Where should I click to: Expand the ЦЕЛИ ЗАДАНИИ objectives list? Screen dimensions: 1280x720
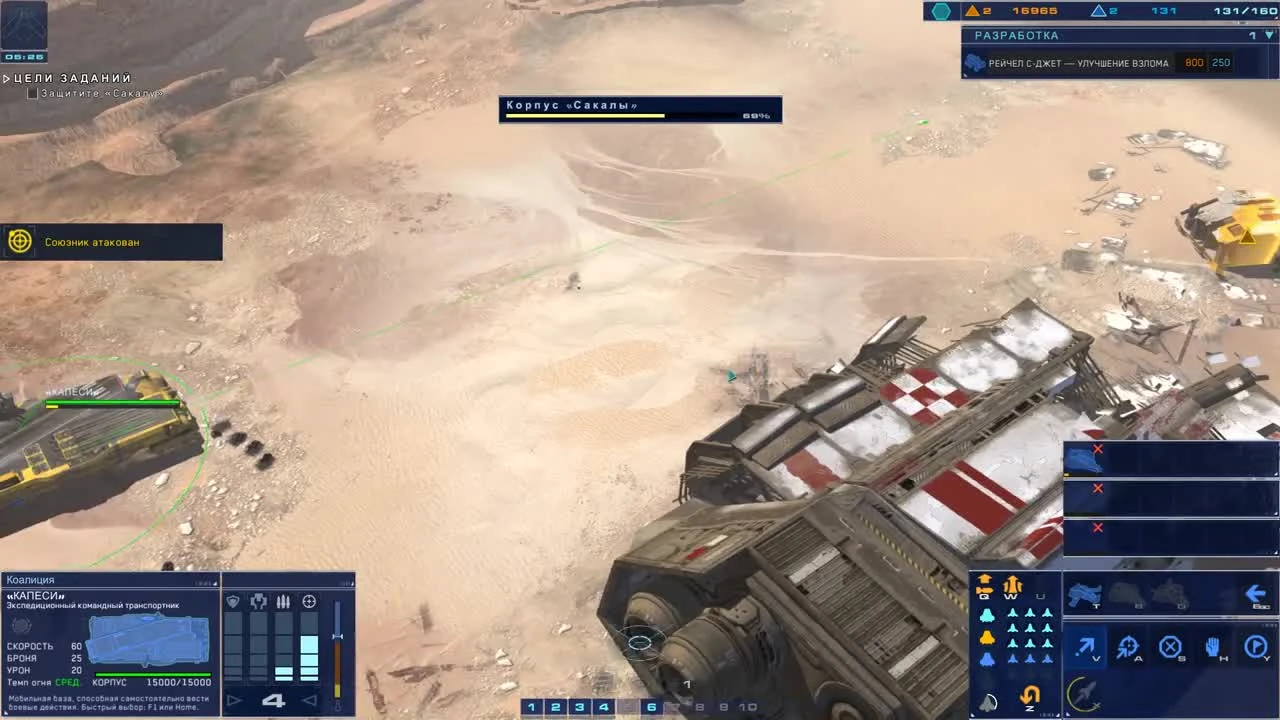click(x=8, y=77)
